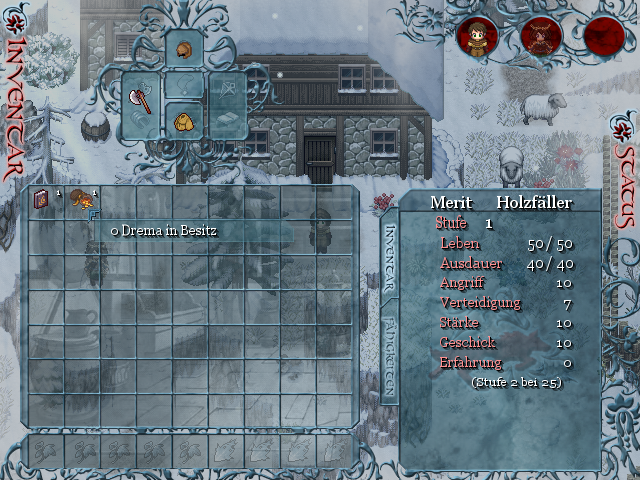Switch to the Inventar side tab
The width and height of the screenshot is (640, 480).
point(391,258)
